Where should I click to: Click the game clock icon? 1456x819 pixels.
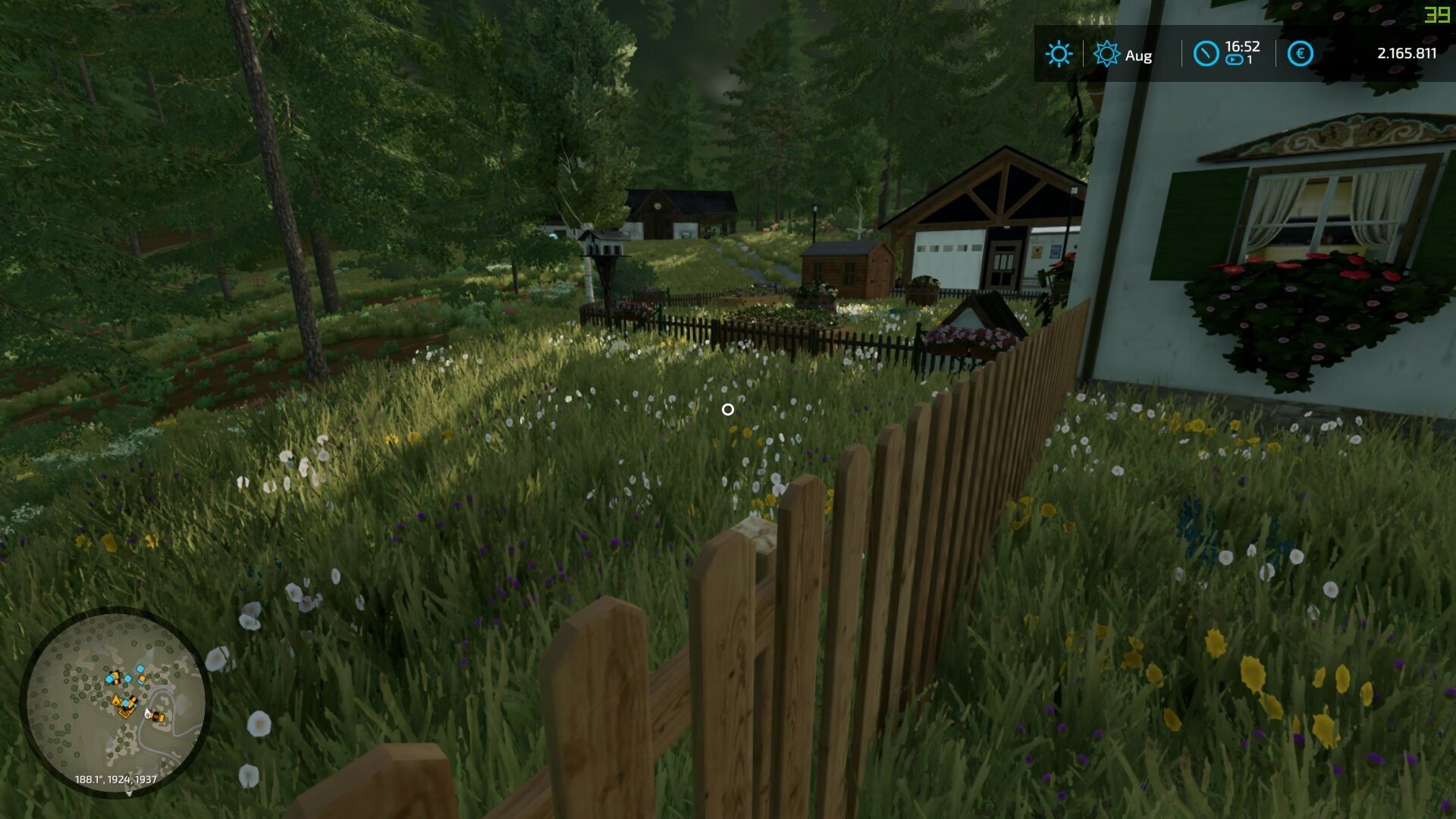pyautogui.click(x=1206, y=54)
